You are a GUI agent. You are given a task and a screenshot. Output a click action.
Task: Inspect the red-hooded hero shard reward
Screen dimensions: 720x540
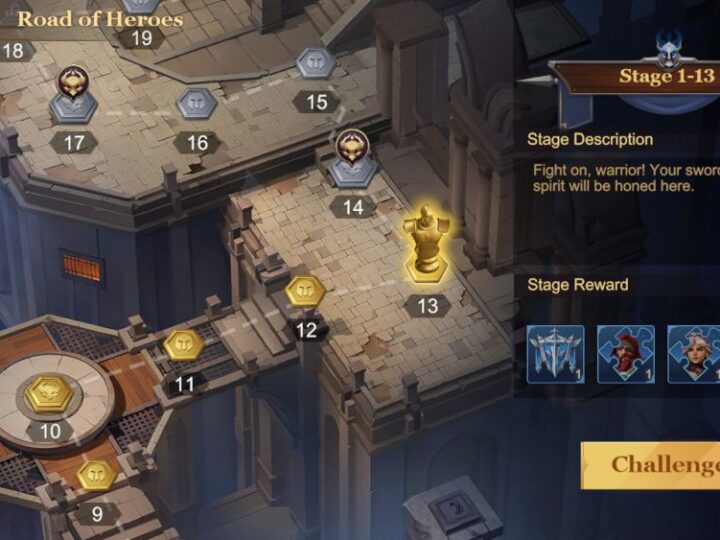pos(626,354)
